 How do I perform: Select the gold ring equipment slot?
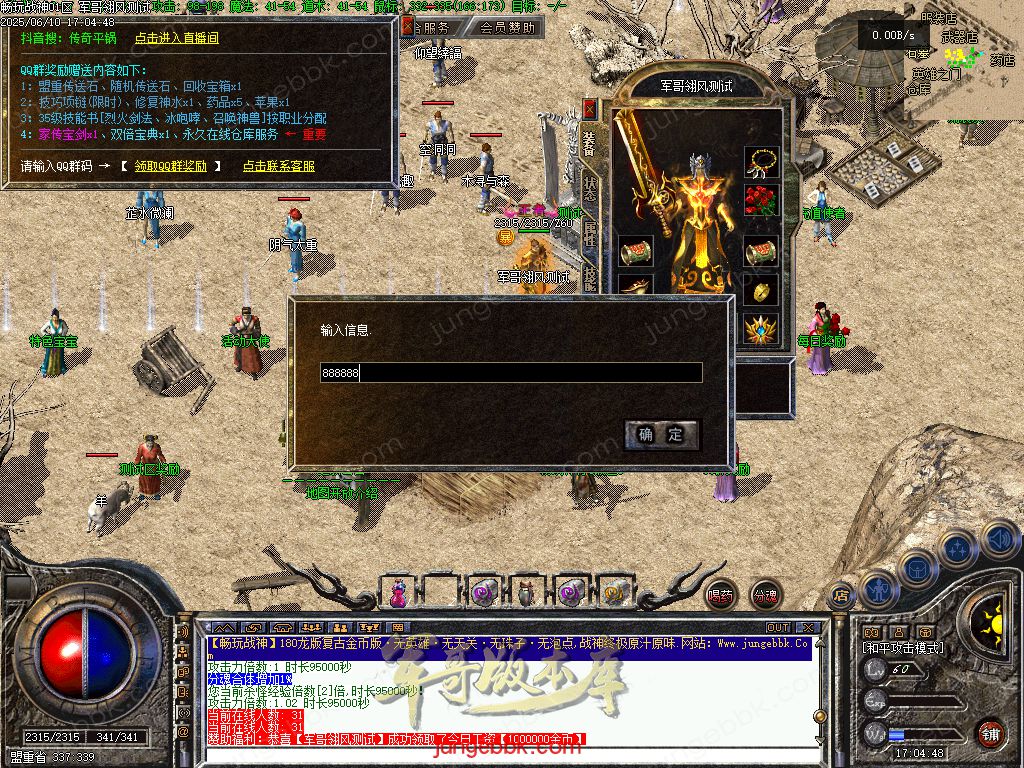[x=761, y=291]
